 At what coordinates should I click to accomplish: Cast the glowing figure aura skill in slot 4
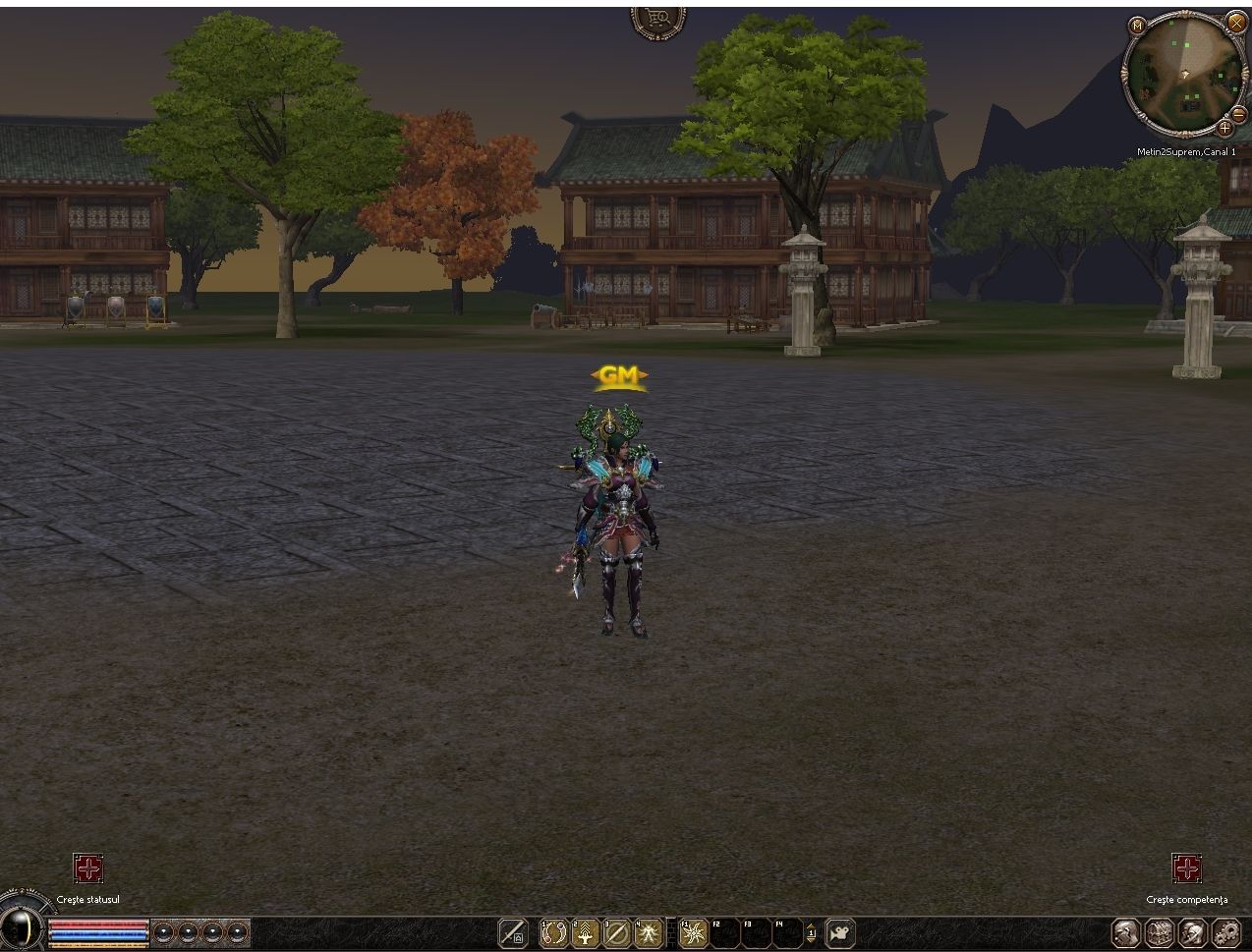click(x=649, y=932)
